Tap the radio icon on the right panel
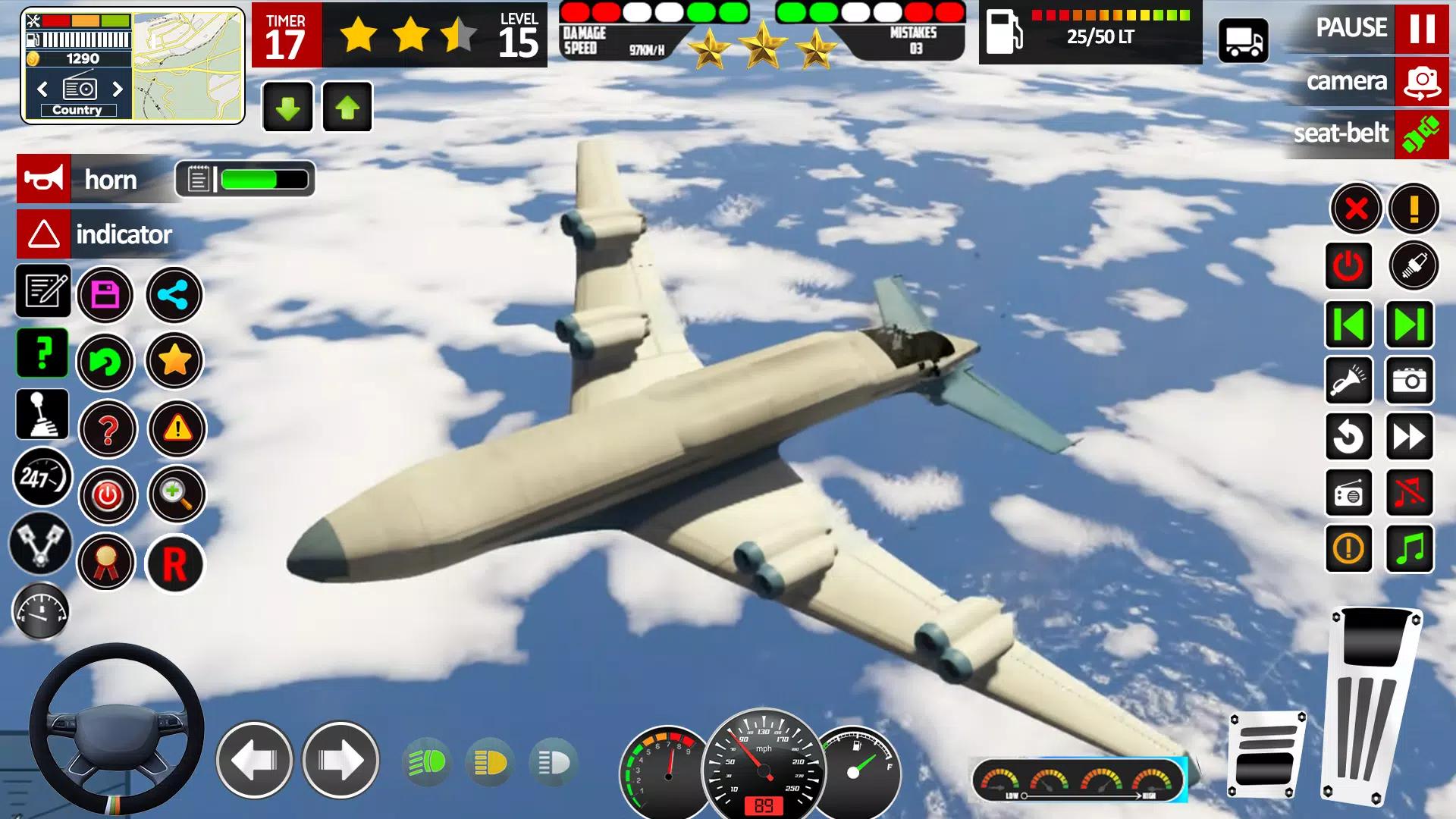The height and width of the screenshot is (819, 1456). click(1349, 493)
